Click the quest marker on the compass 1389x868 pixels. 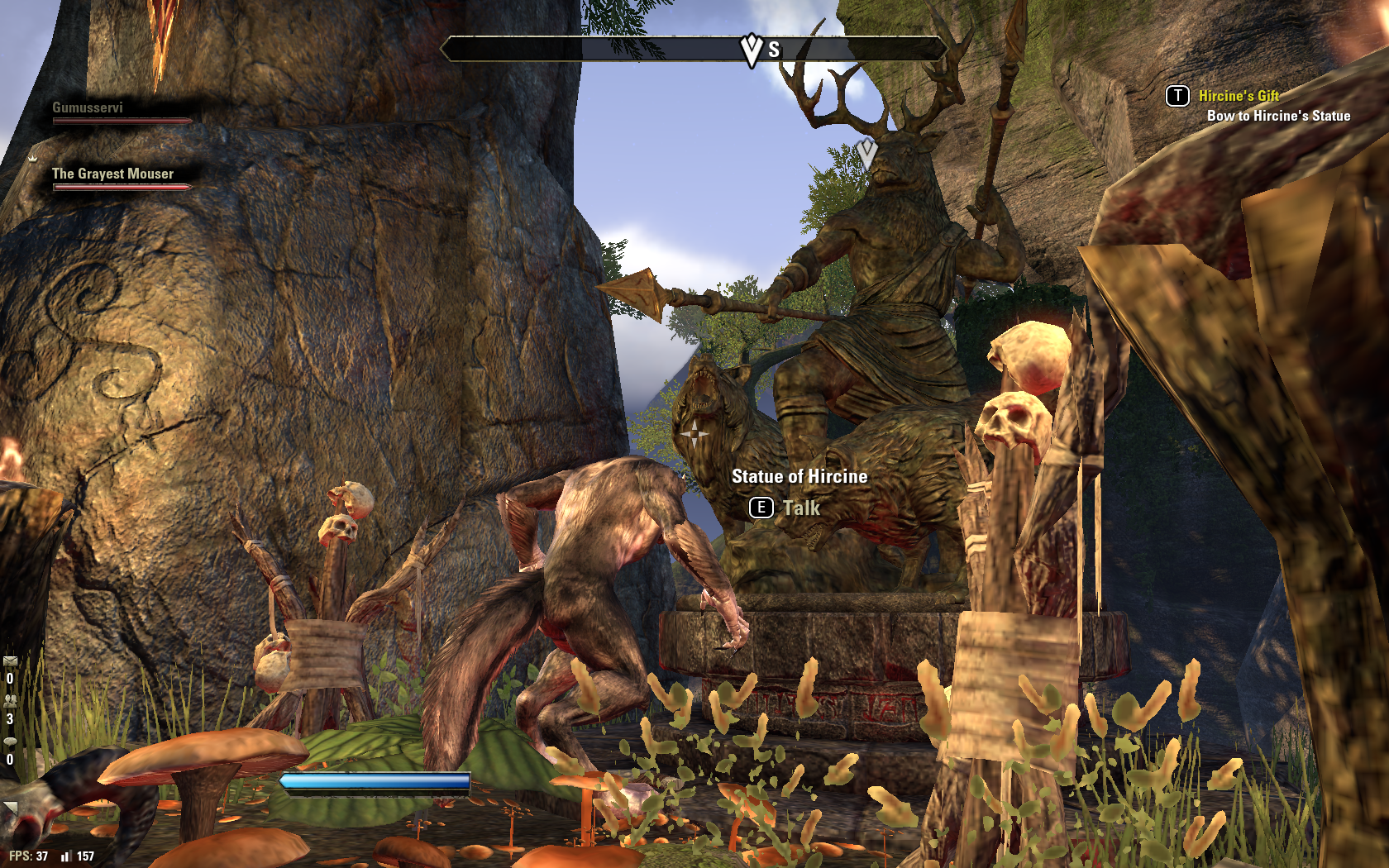coord(751,50)
